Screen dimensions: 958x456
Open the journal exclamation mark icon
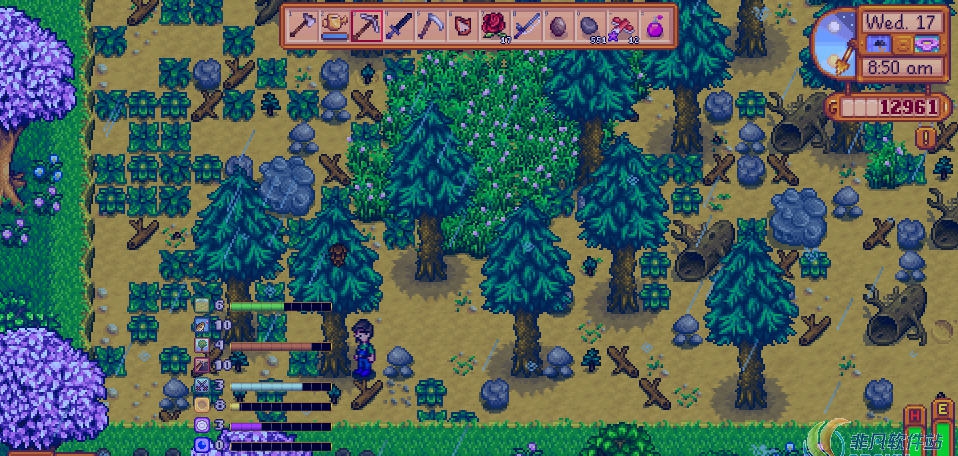(929, 137)
